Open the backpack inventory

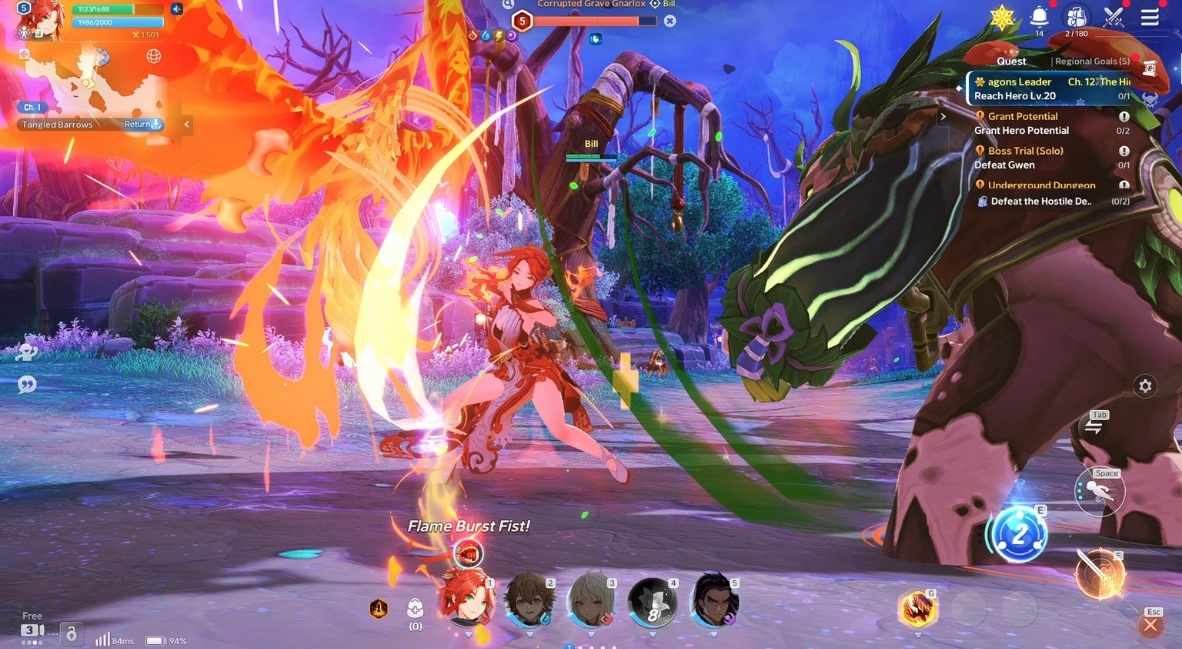[1076, 17]
